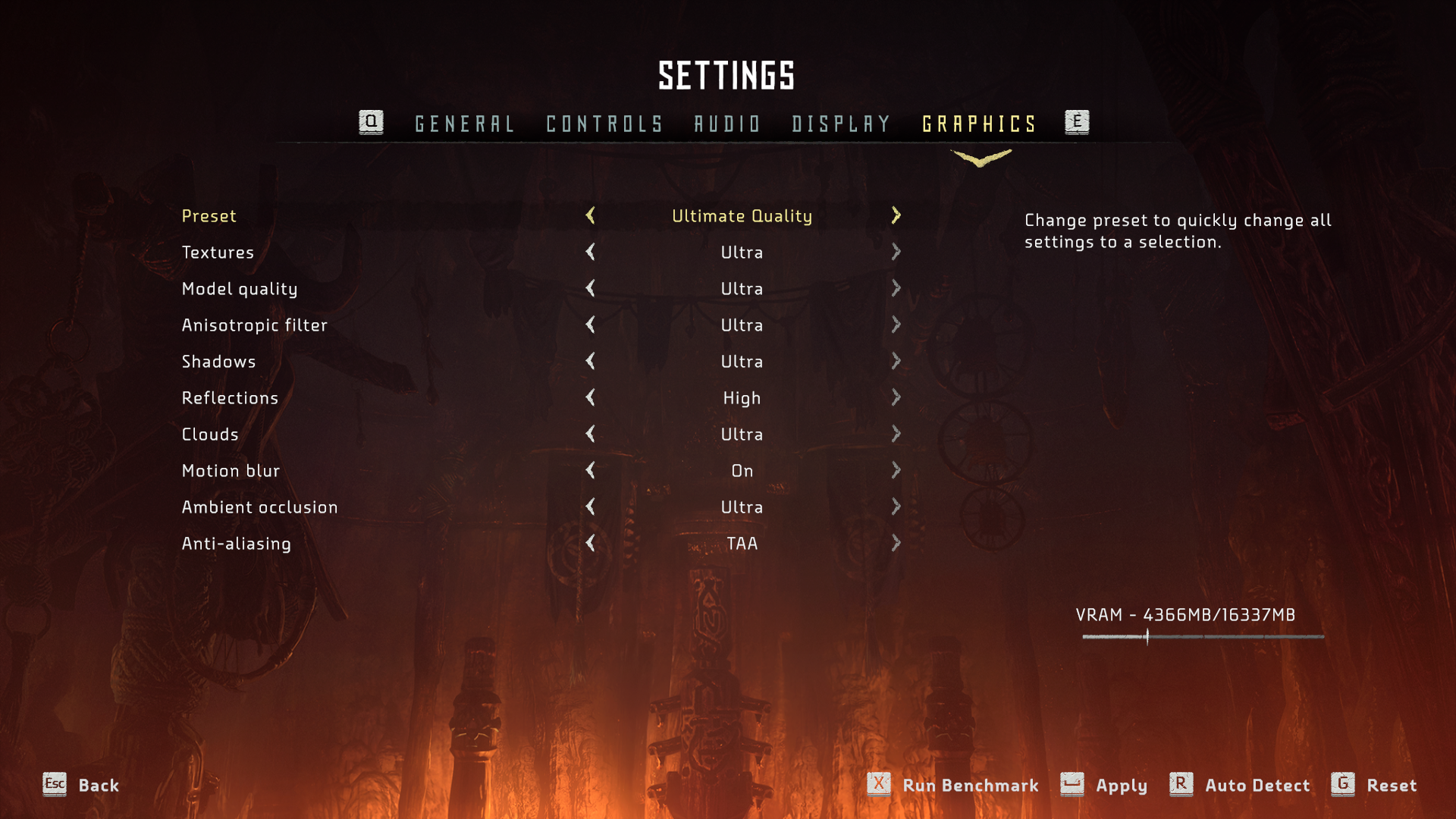
Task: Click the Graphics tab
Action: tap(979, 124)
